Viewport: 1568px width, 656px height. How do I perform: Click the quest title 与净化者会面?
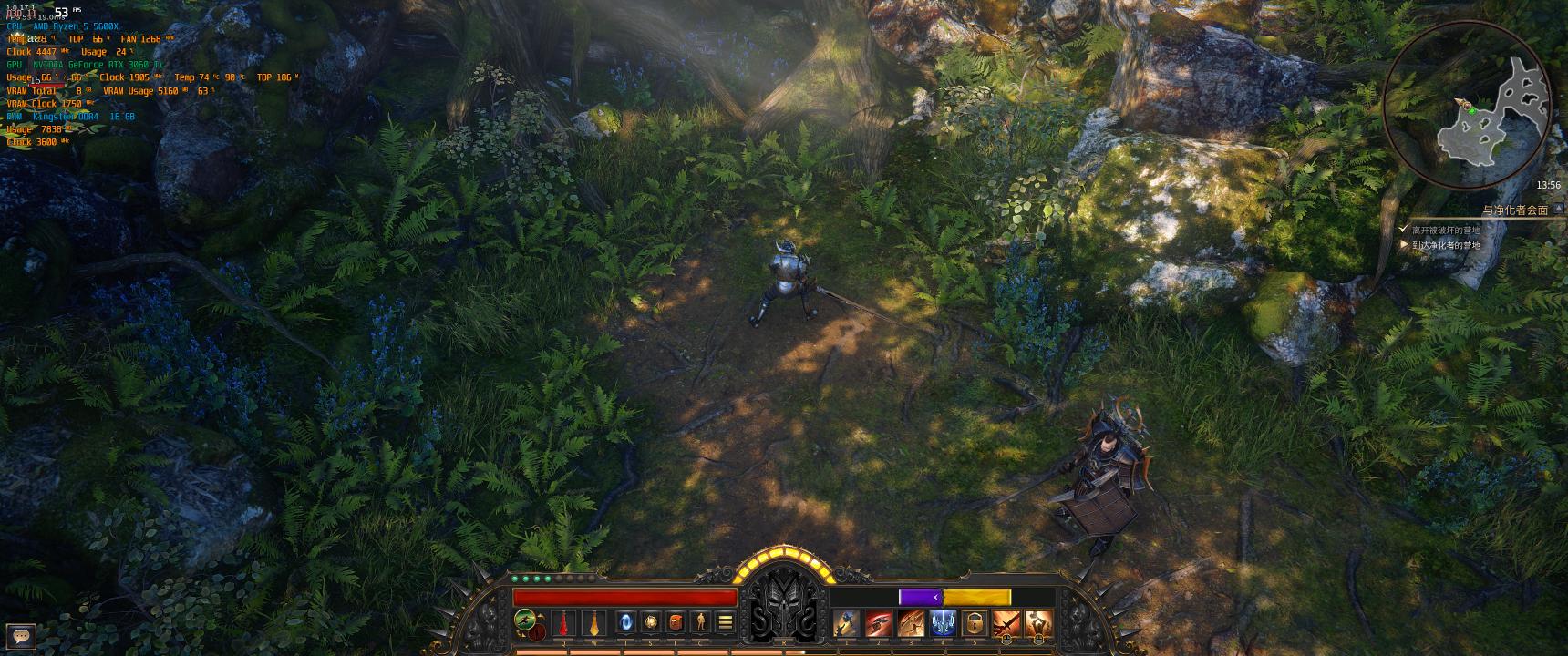[1513, 209]
